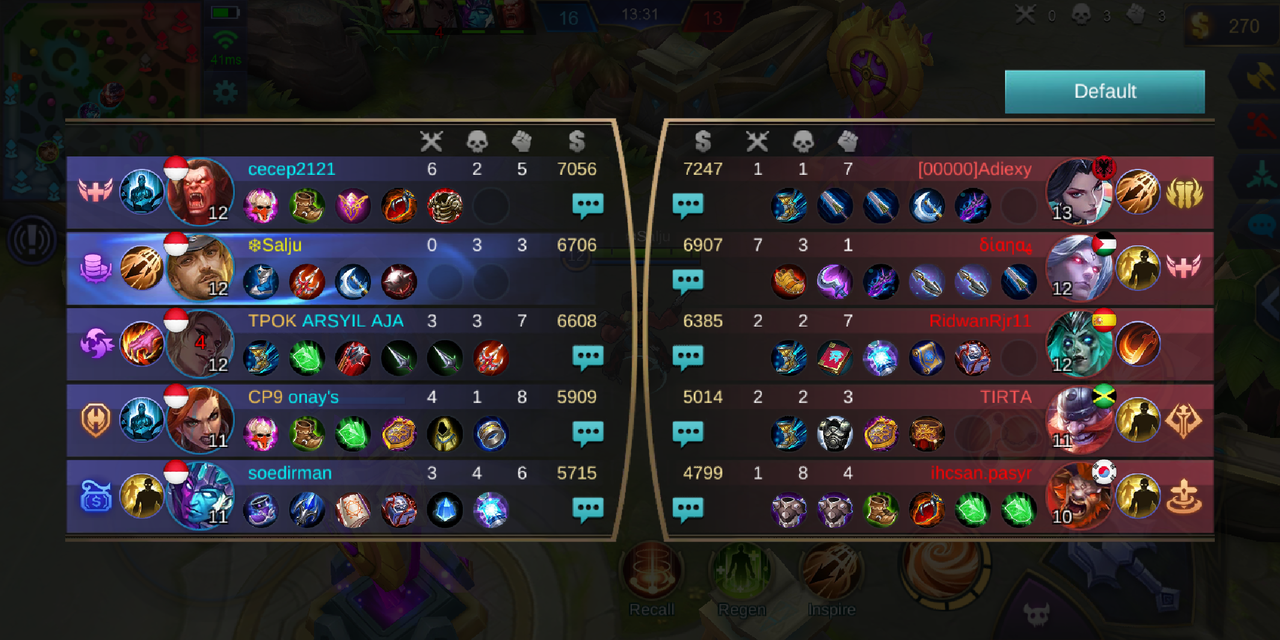Activate the Recall ability
The width and height of the screenshot is (1280, 640).
(x=652, y=572)
